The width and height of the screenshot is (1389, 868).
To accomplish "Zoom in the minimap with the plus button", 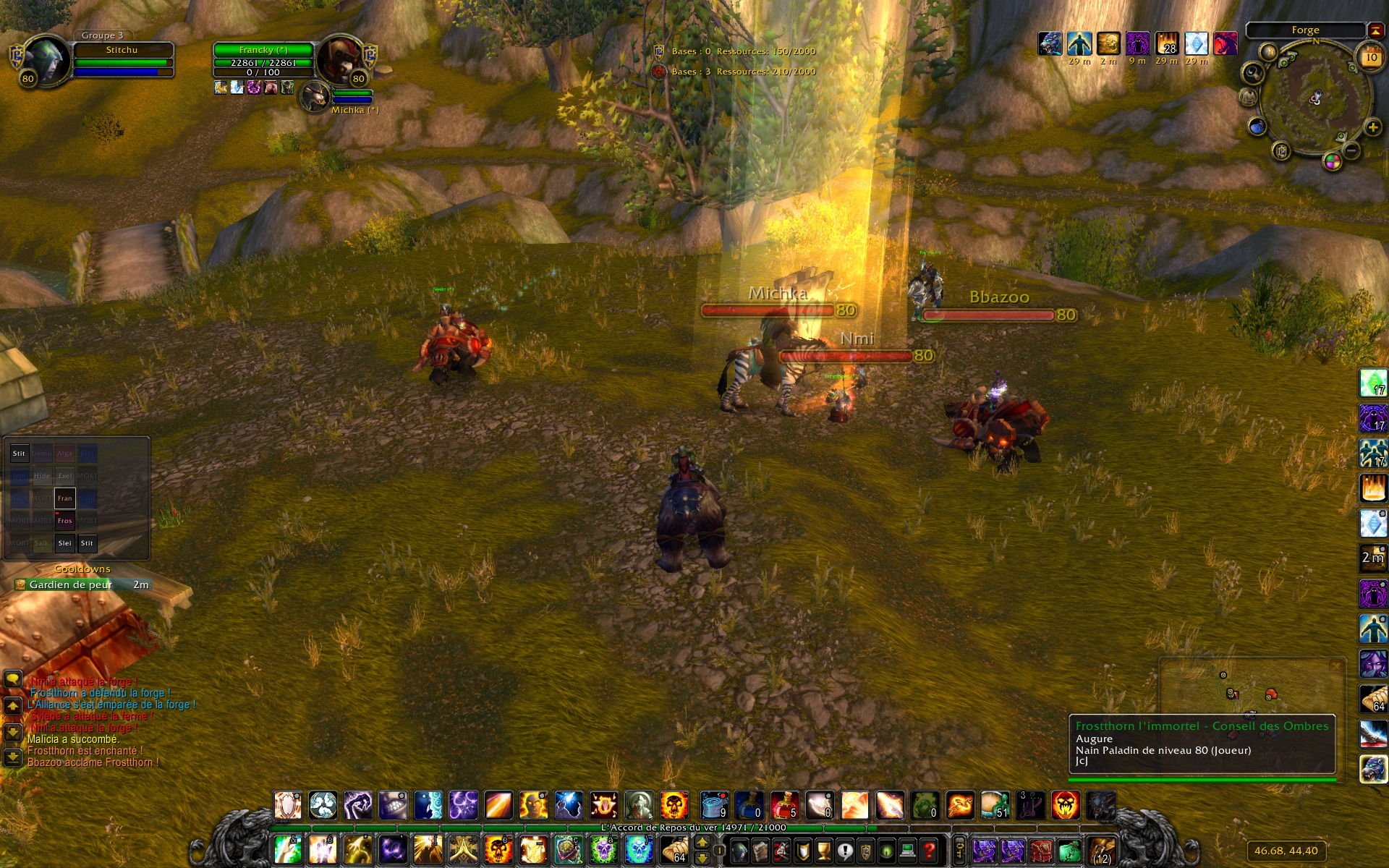I will pyautogui.click(x=1372, y=128).
